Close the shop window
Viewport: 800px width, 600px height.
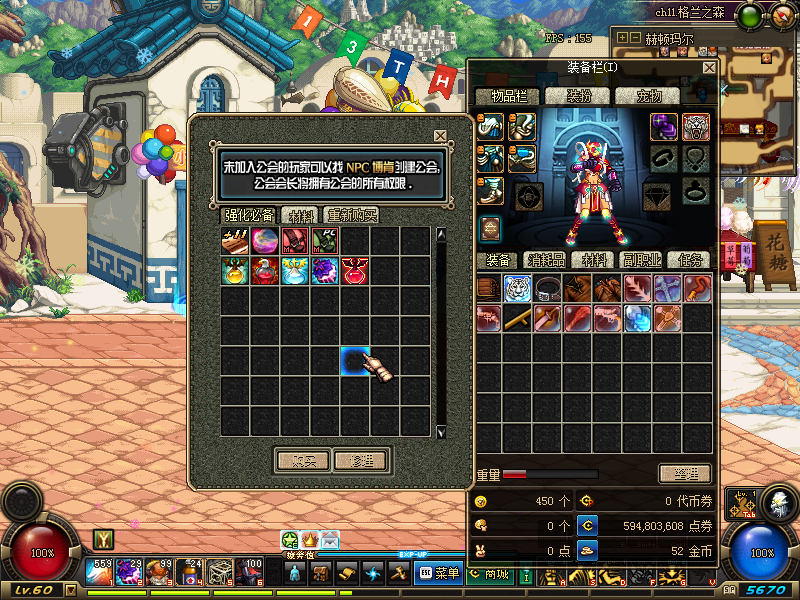click(x=440, y=136)
